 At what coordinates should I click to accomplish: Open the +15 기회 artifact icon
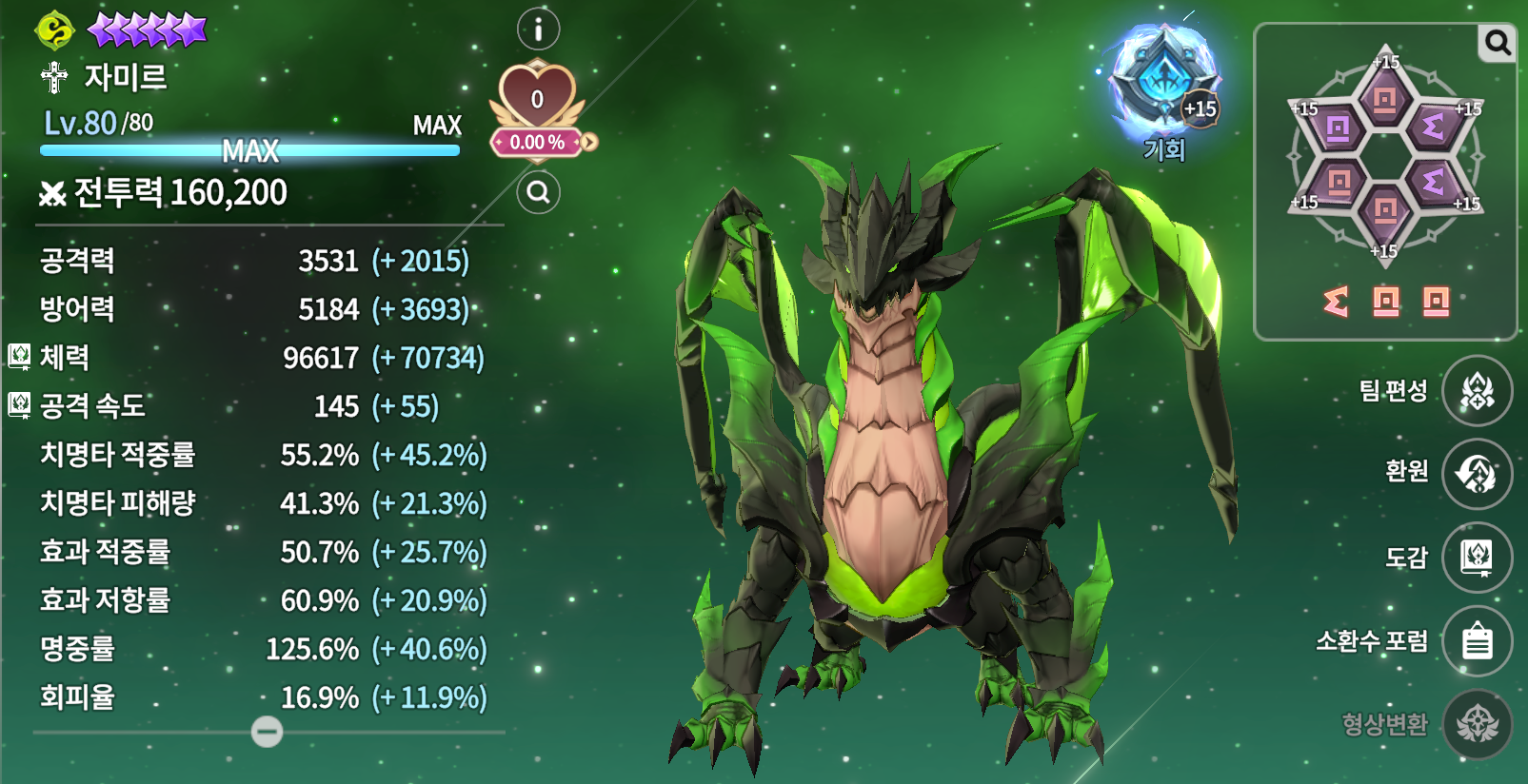[x=1164, y=80]
